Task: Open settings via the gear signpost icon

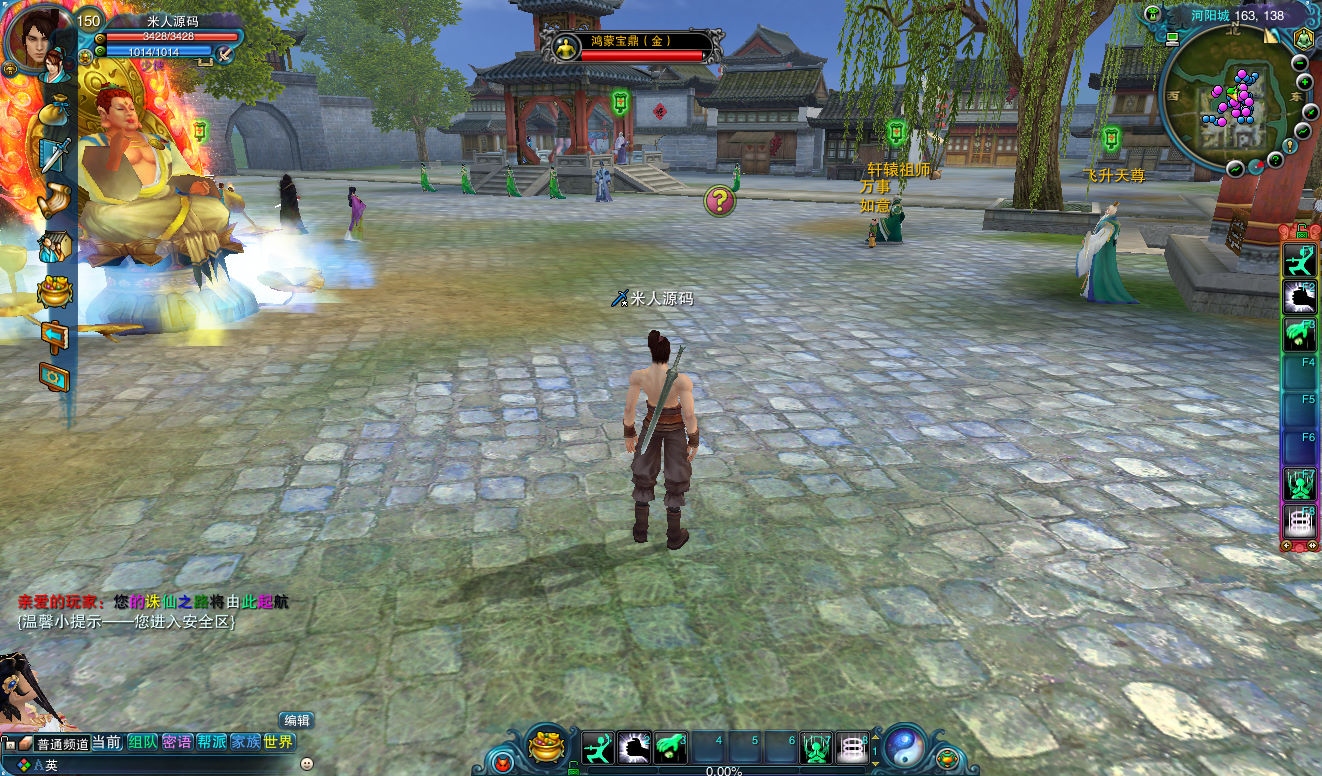Action: click(x=55, y=377)
